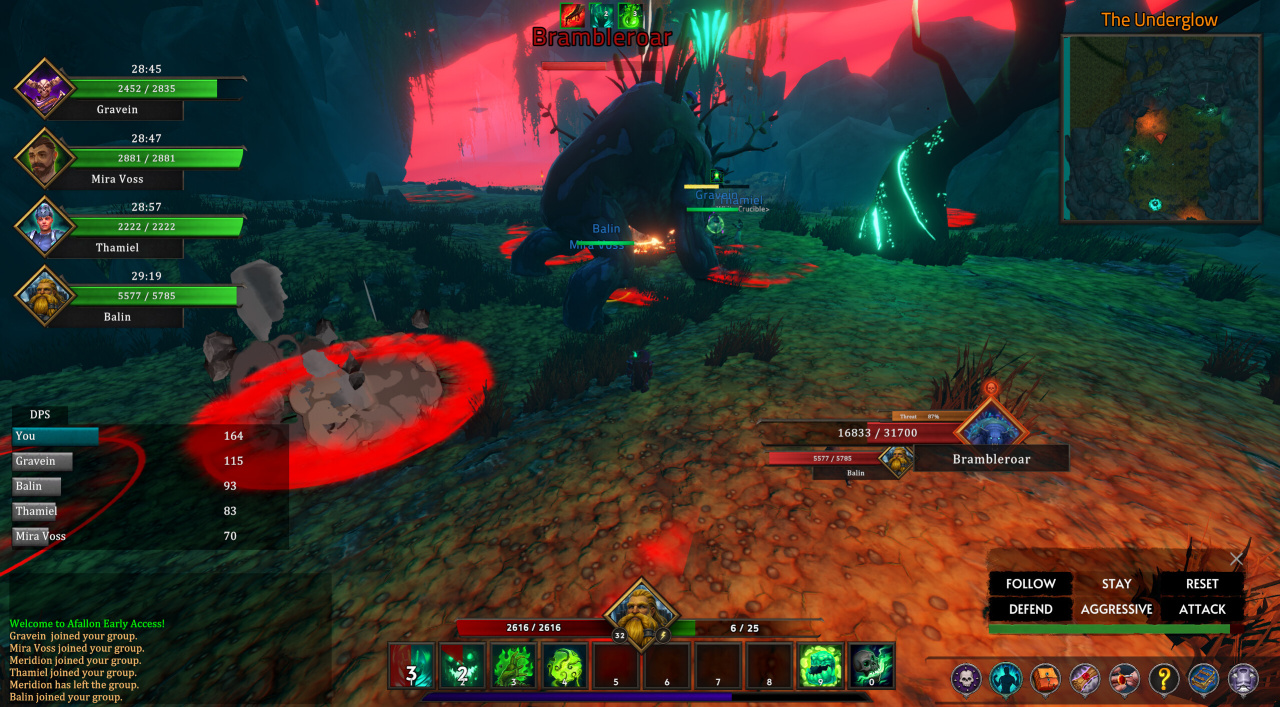
Task: Open the orange bag inventory
Action: pos(1045,679)
